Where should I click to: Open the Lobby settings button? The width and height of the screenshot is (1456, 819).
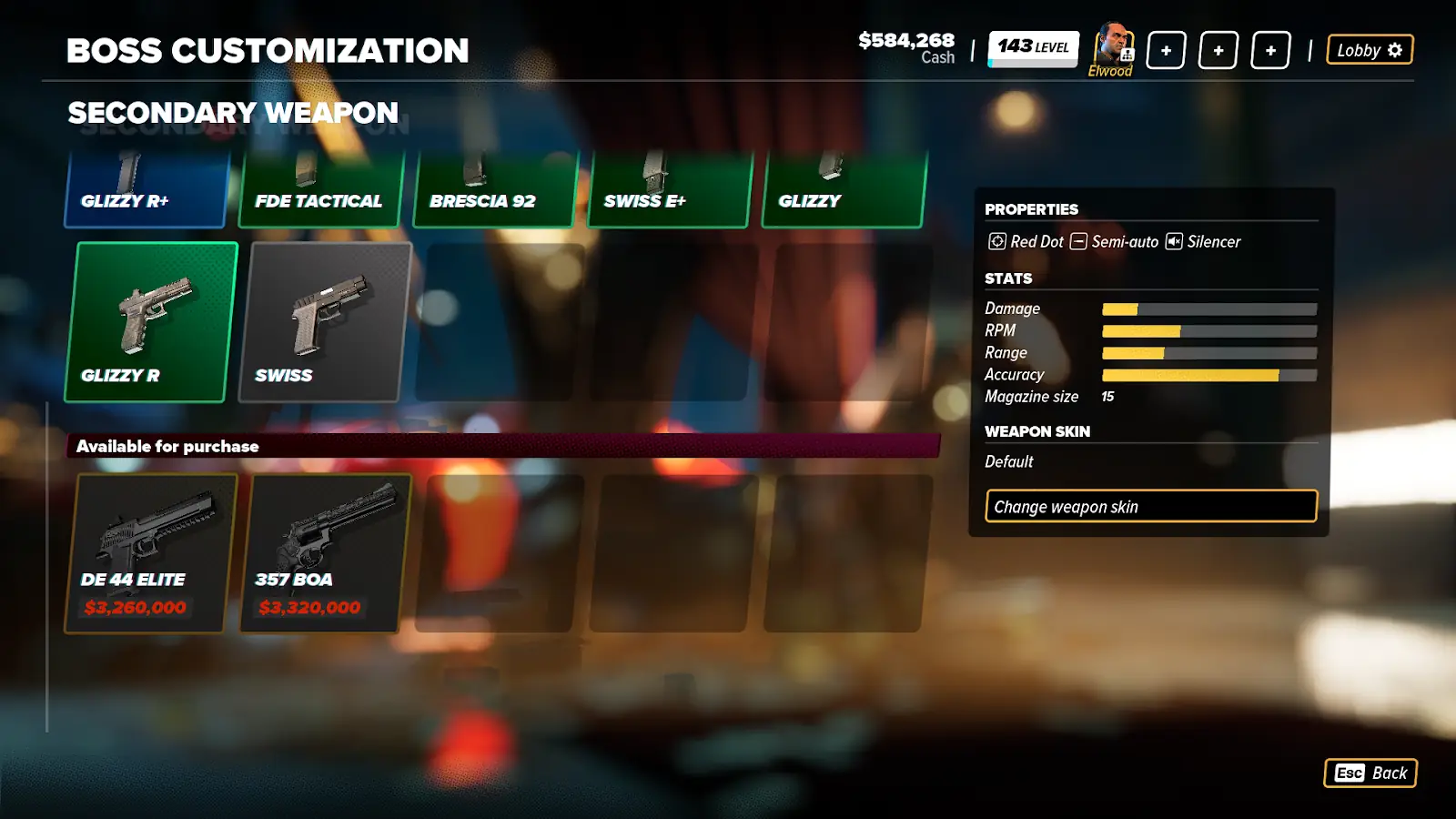[1370, 50]
